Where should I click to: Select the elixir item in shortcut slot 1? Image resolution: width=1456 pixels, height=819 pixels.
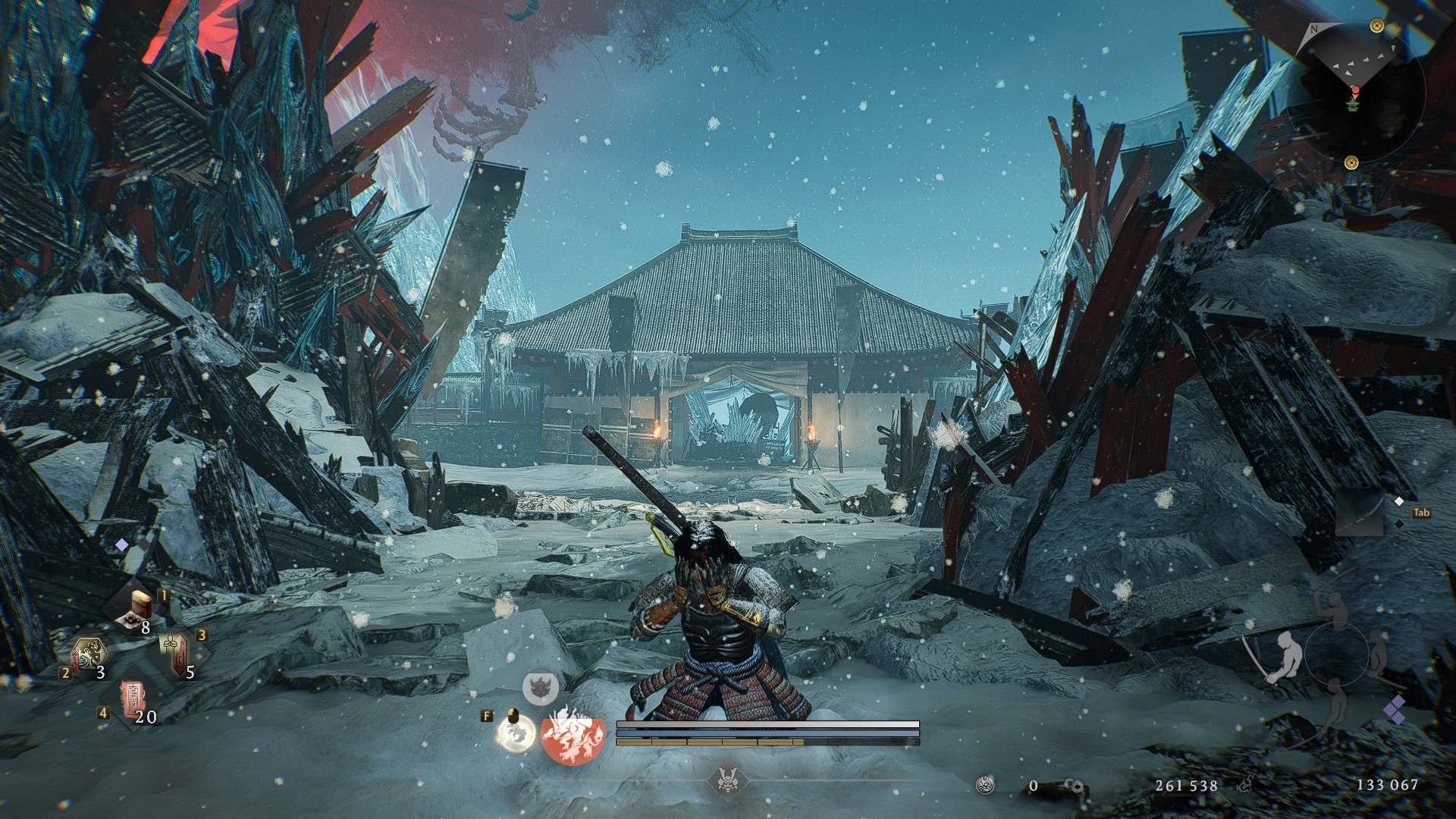tap(141, 608)
